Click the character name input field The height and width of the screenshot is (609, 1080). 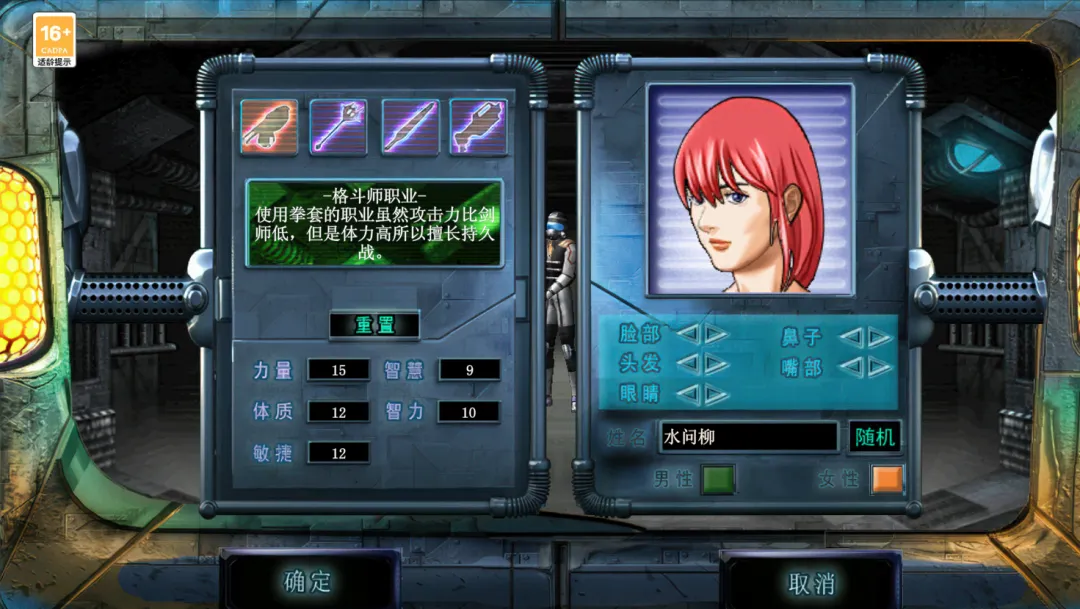[748, 437]
